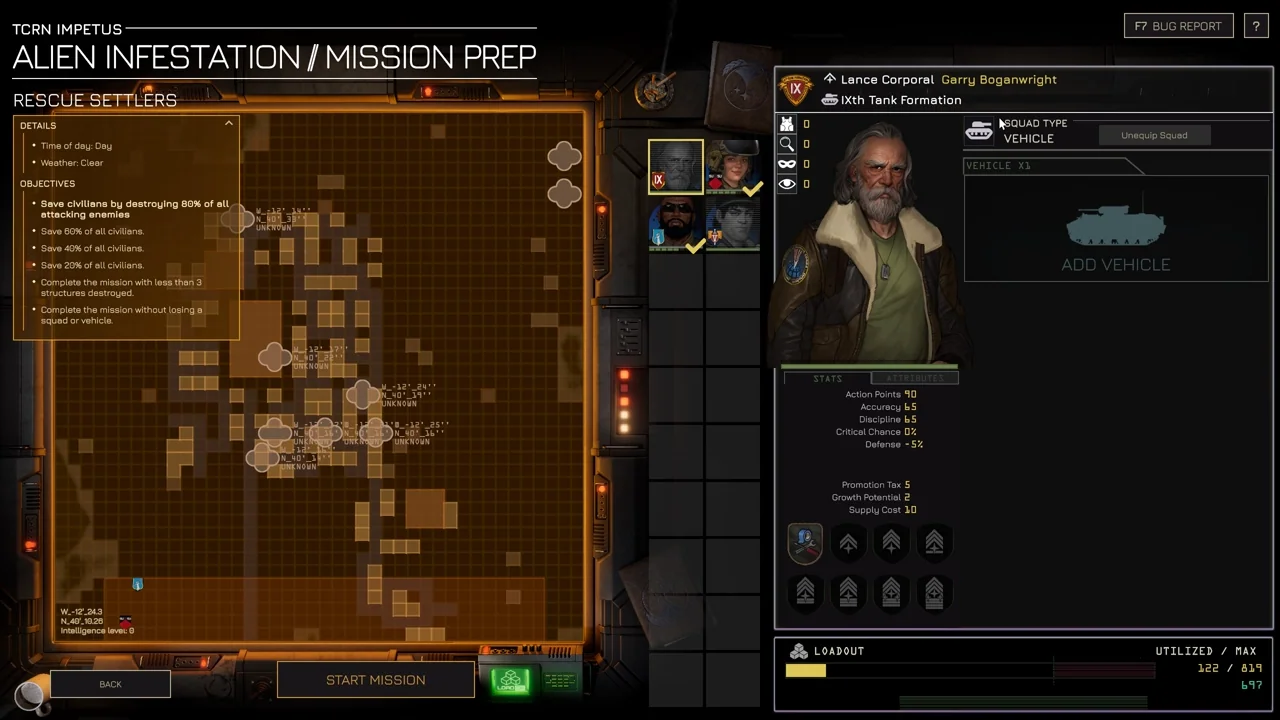Open the Loadout crate icon header
The width and height of the screenshot is (1280, 720).
798,650
